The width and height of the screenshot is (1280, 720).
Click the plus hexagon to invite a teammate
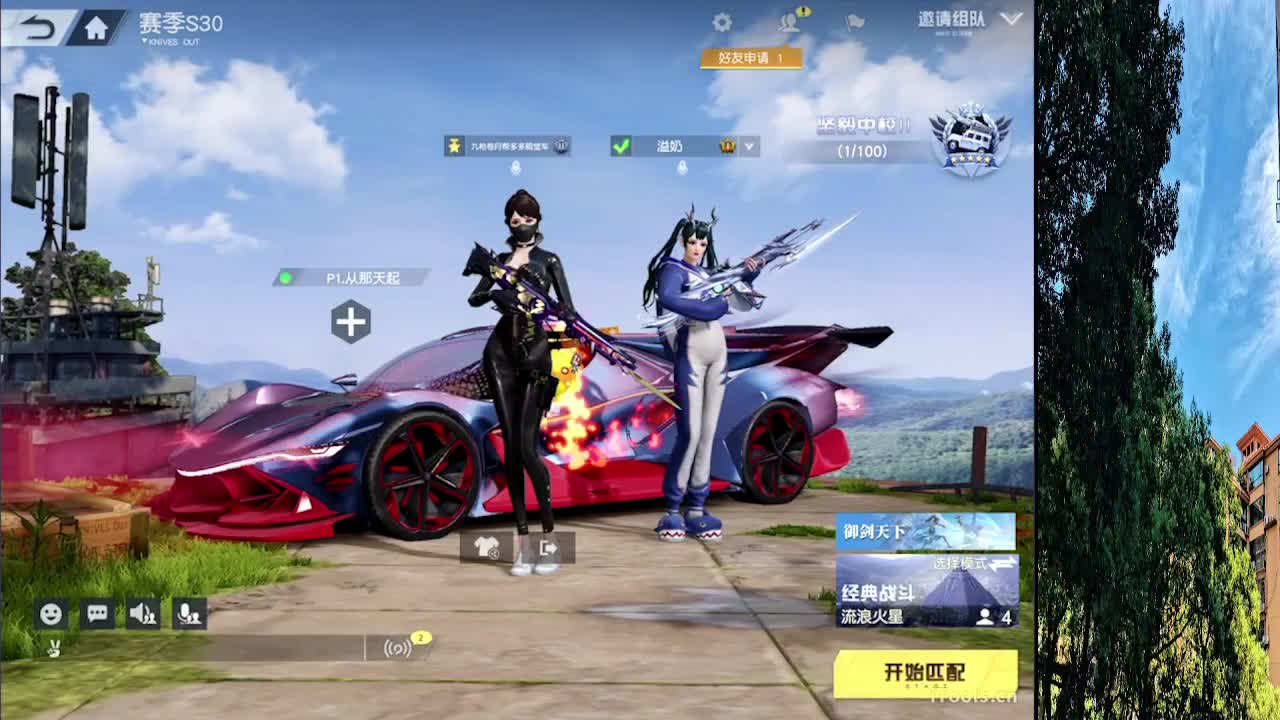(351, 322)
